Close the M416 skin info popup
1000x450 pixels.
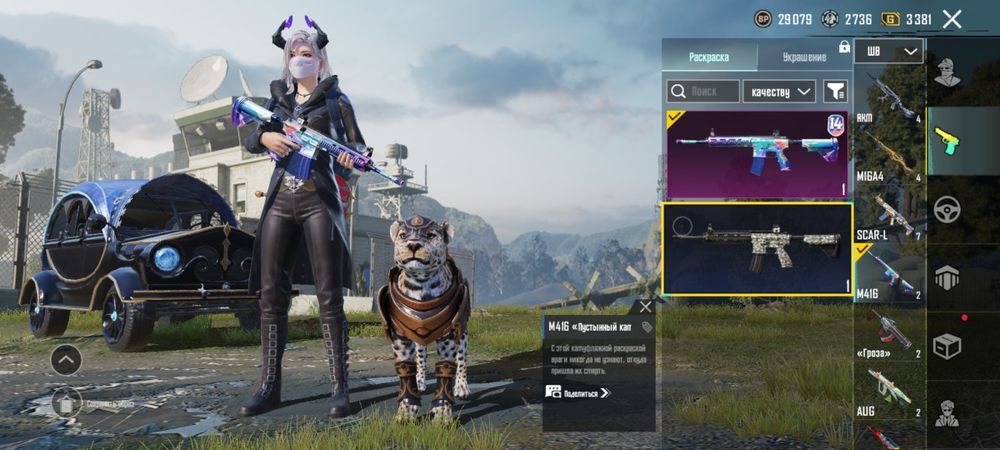tap(646, 307)
